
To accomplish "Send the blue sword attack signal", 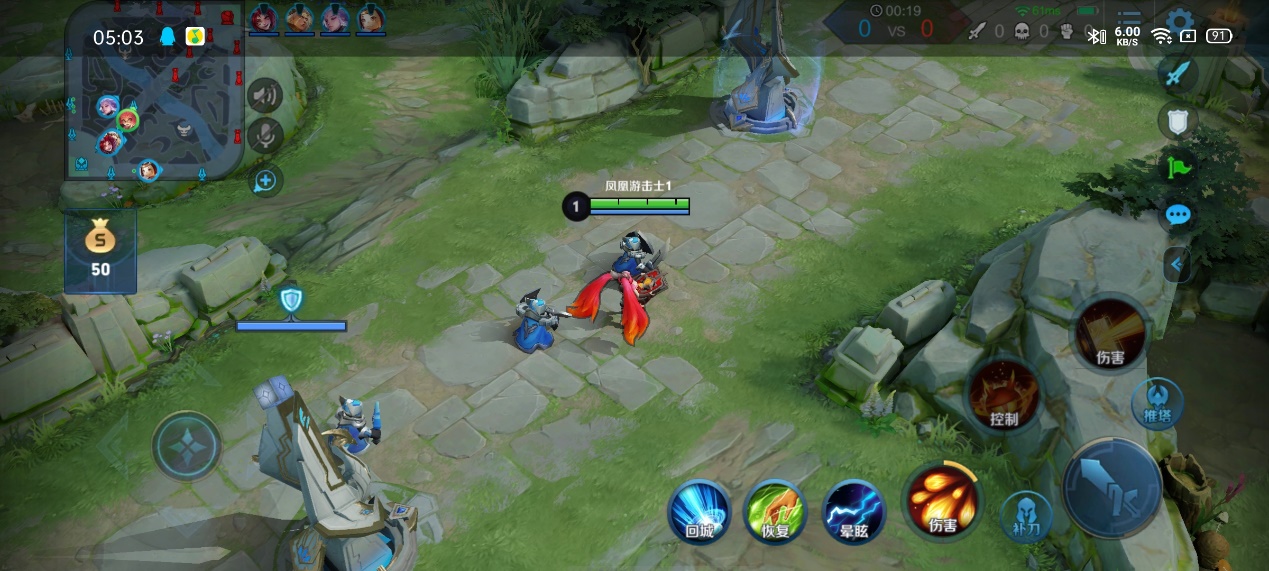I will click(x=1179, y=73).
